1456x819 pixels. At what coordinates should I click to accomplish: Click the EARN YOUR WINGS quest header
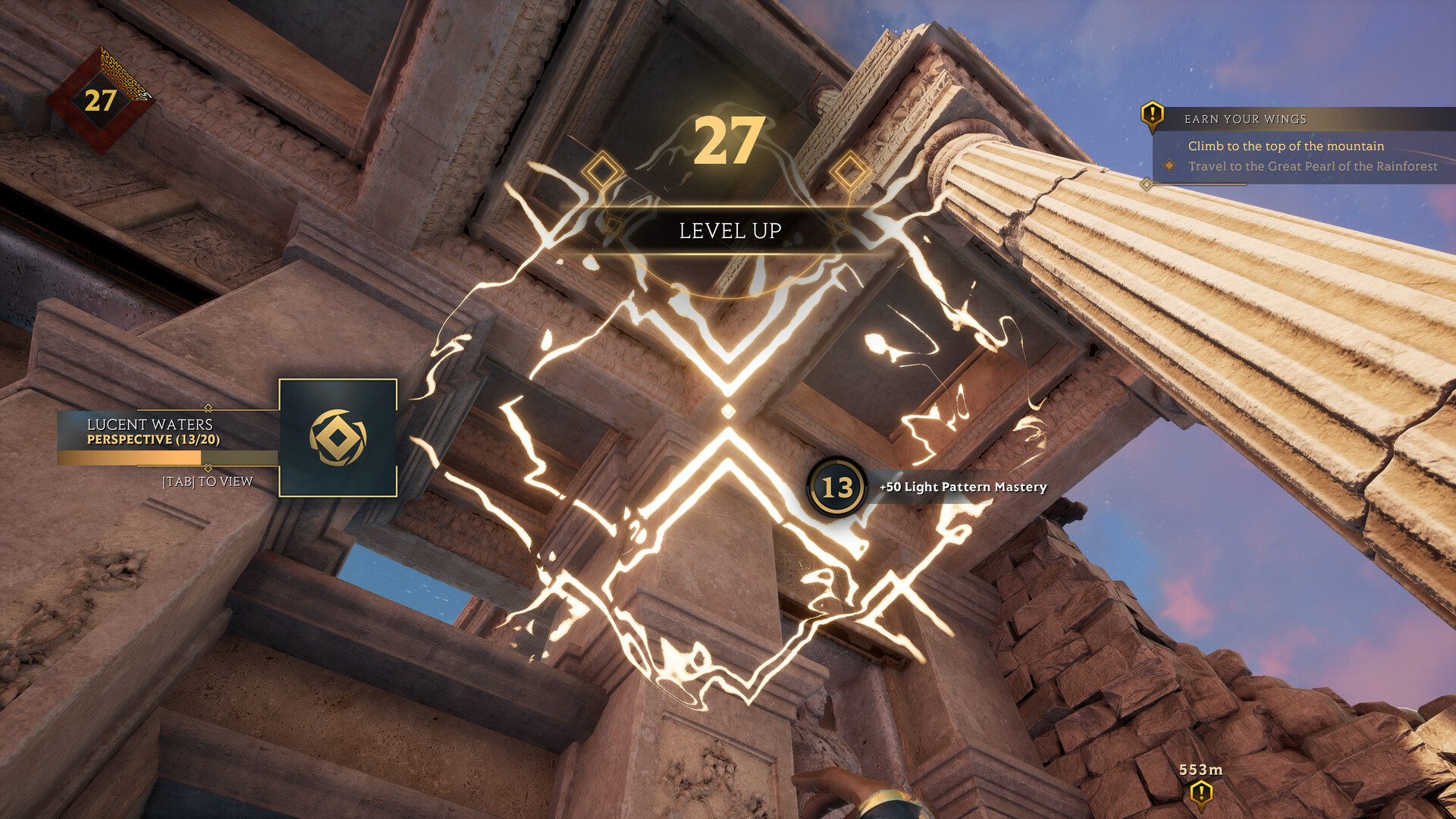coord(1246,118)
